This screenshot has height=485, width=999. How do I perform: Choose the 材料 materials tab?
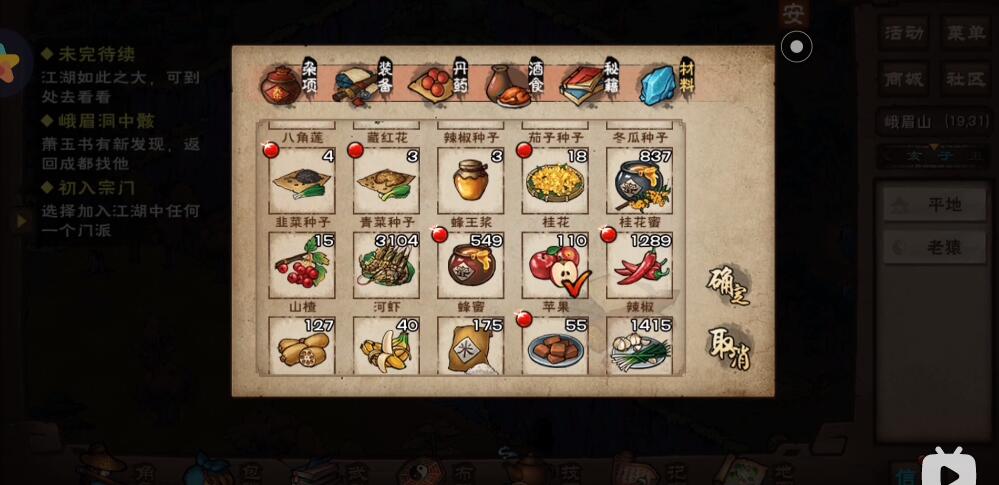coord(667,84)
